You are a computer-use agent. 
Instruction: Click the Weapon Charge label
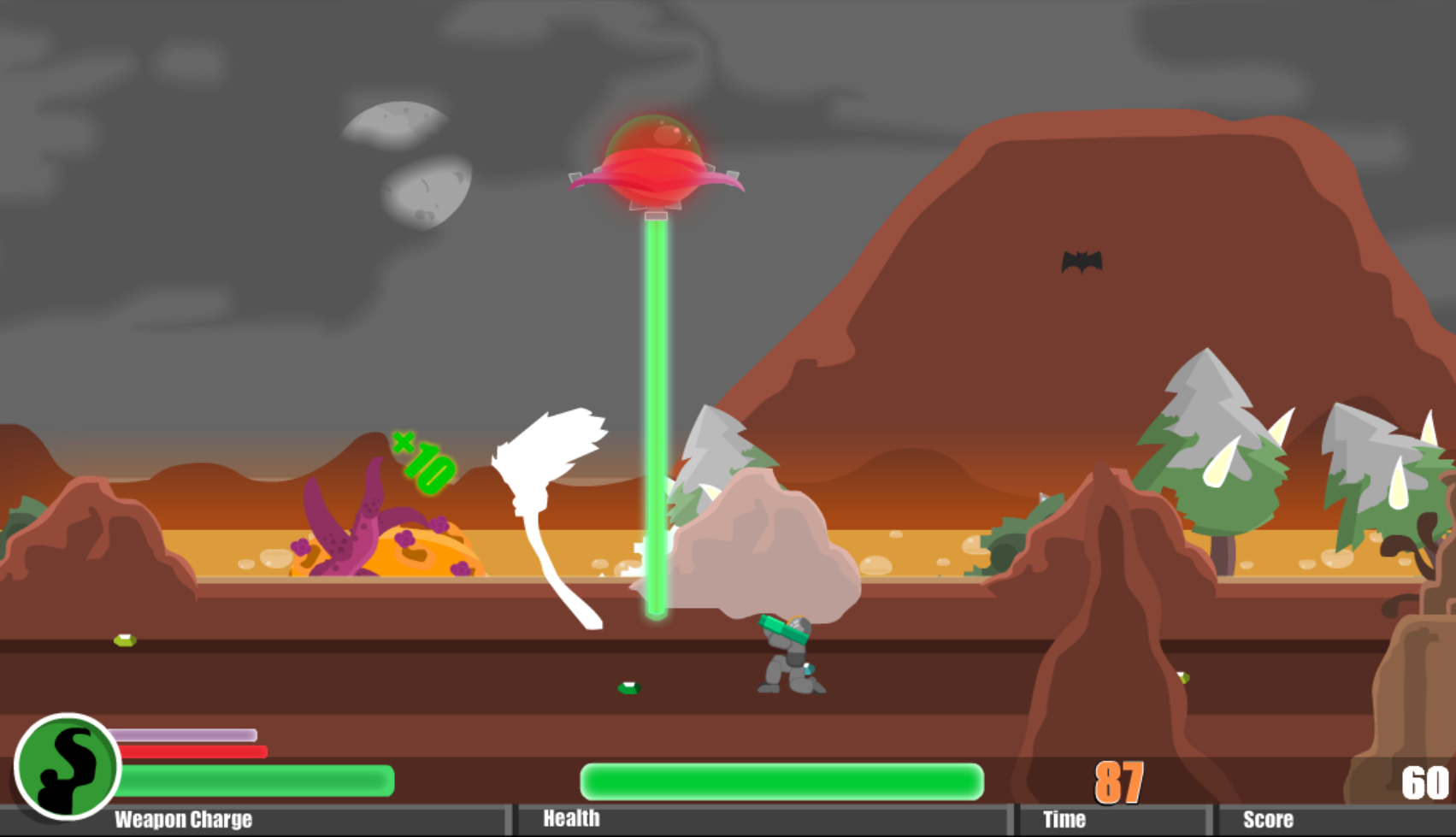pyautogui.click(x=182, y=818)
